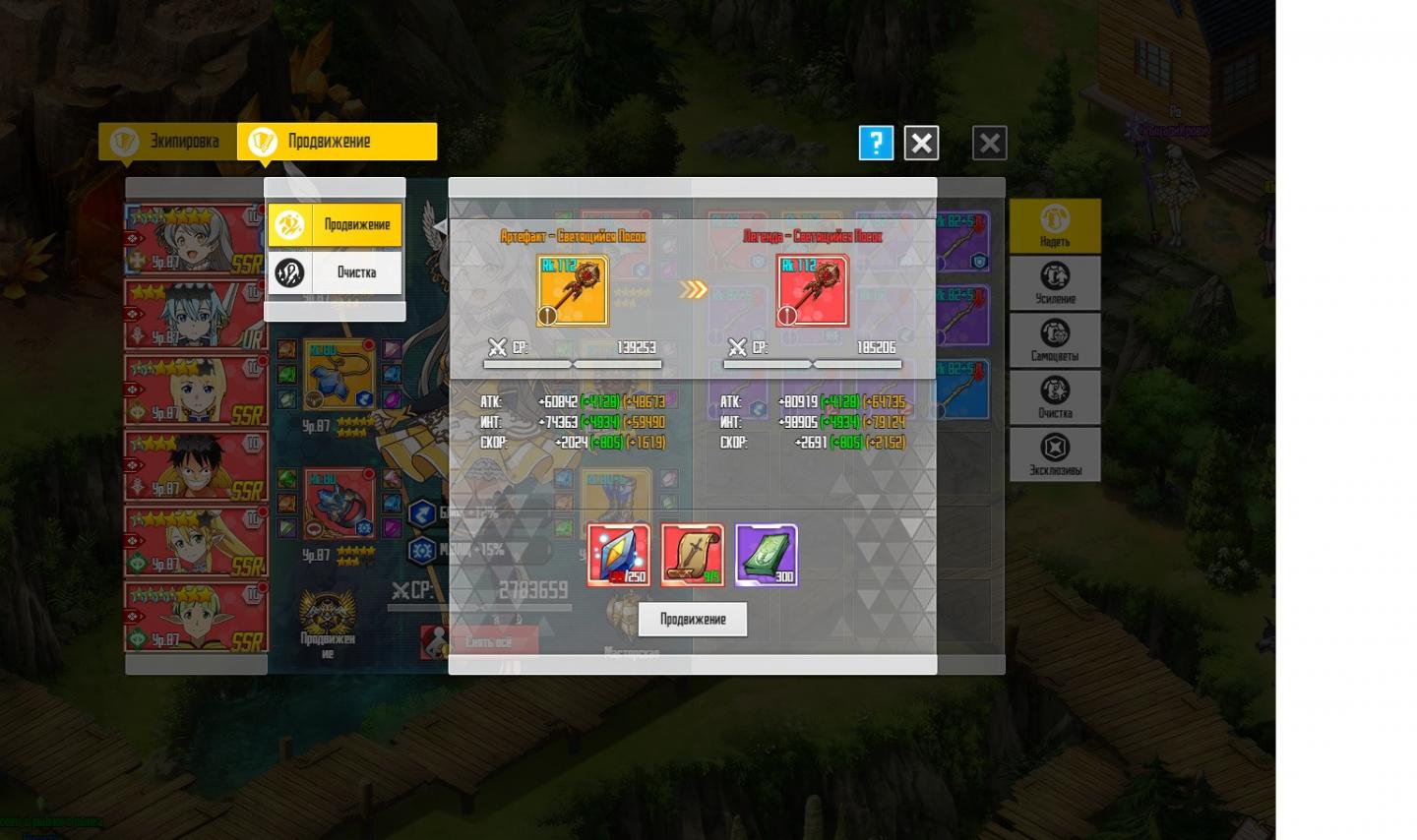Open help with the blue question mark
The height and width of the screenshot is (840, 1417).
[876, 144]
